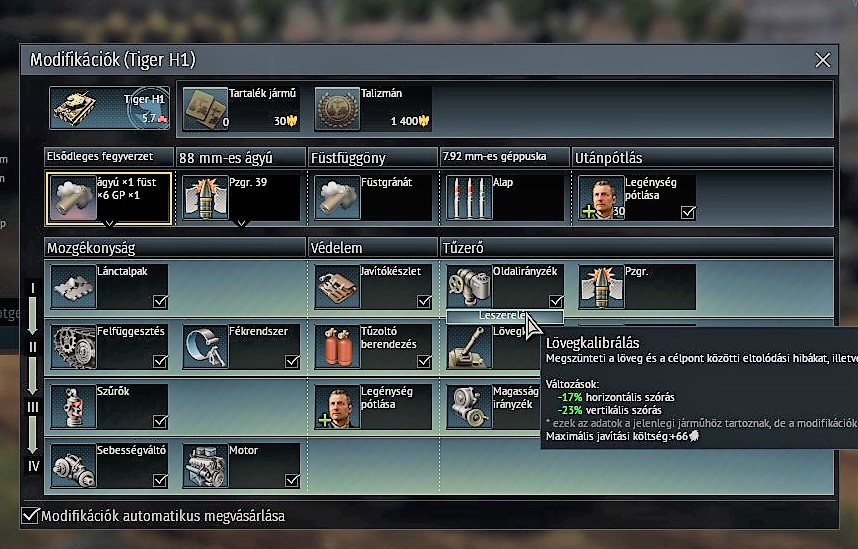Open the Talizmán purchase option
The height and width of the screenshot is (549, 858).
tap(373, 108)
